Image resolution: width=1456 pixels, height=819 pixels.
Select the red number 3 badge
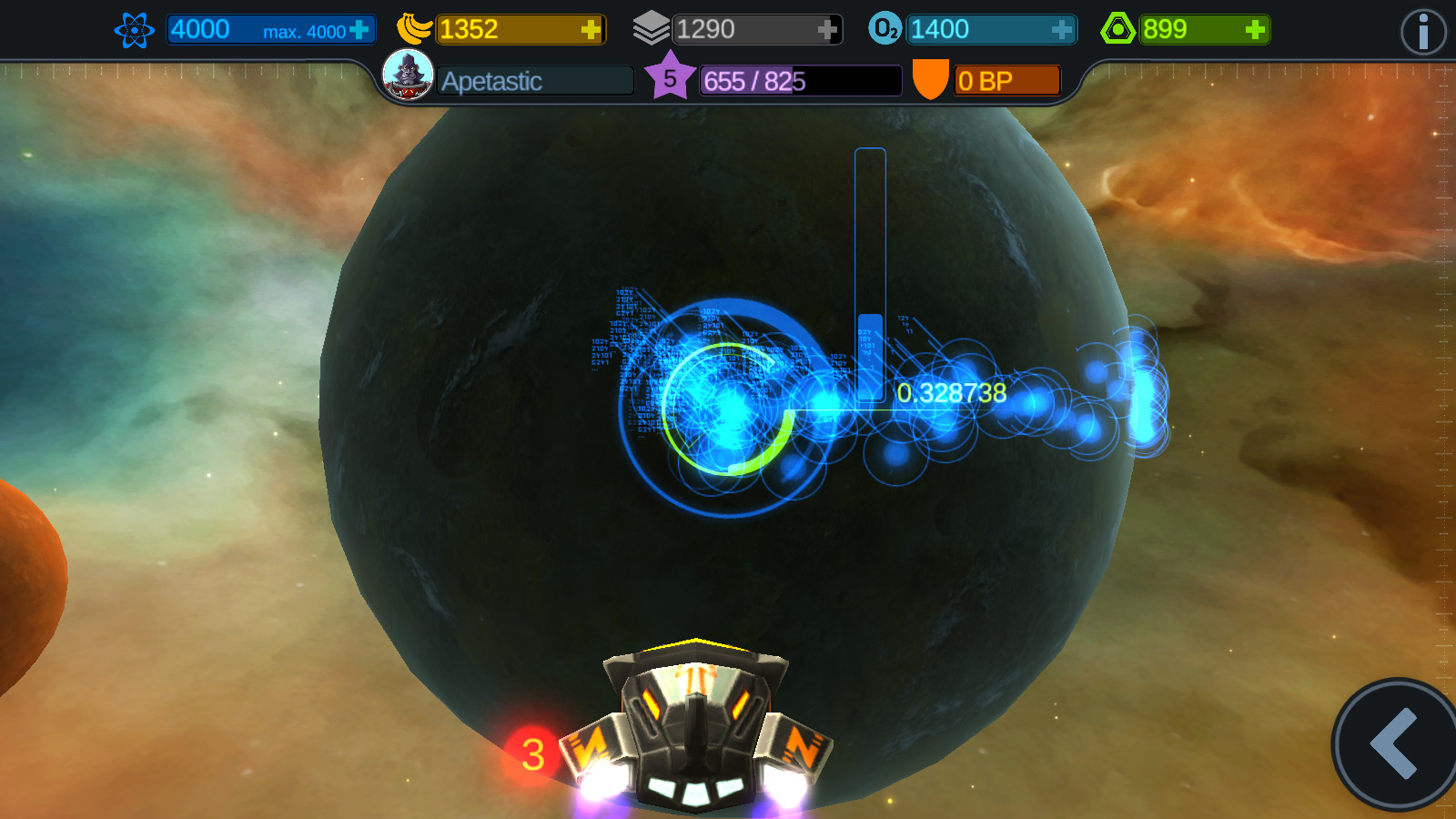point(532,754)
